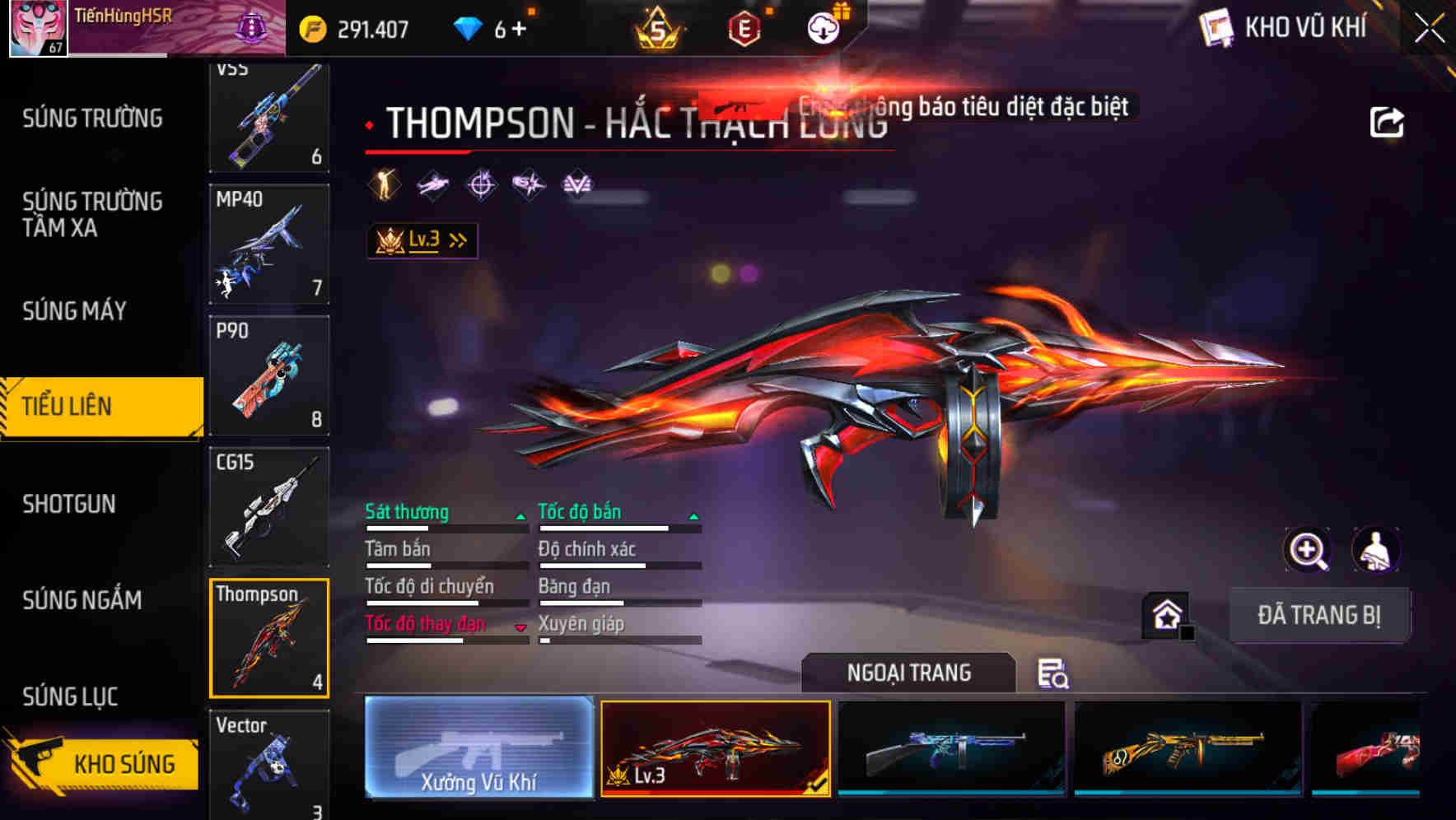Open the gift cloud download icon
Screen dimensions: 1456x820
(x=823, y=27)
